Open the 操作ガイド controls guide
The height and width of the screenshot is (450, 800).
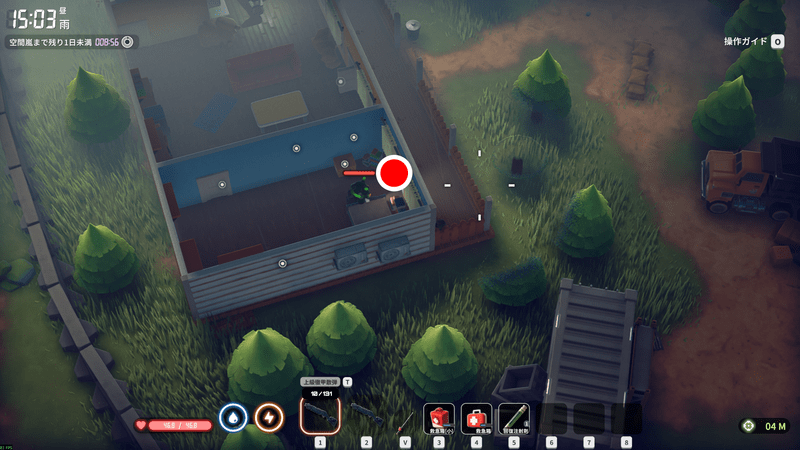754,41
